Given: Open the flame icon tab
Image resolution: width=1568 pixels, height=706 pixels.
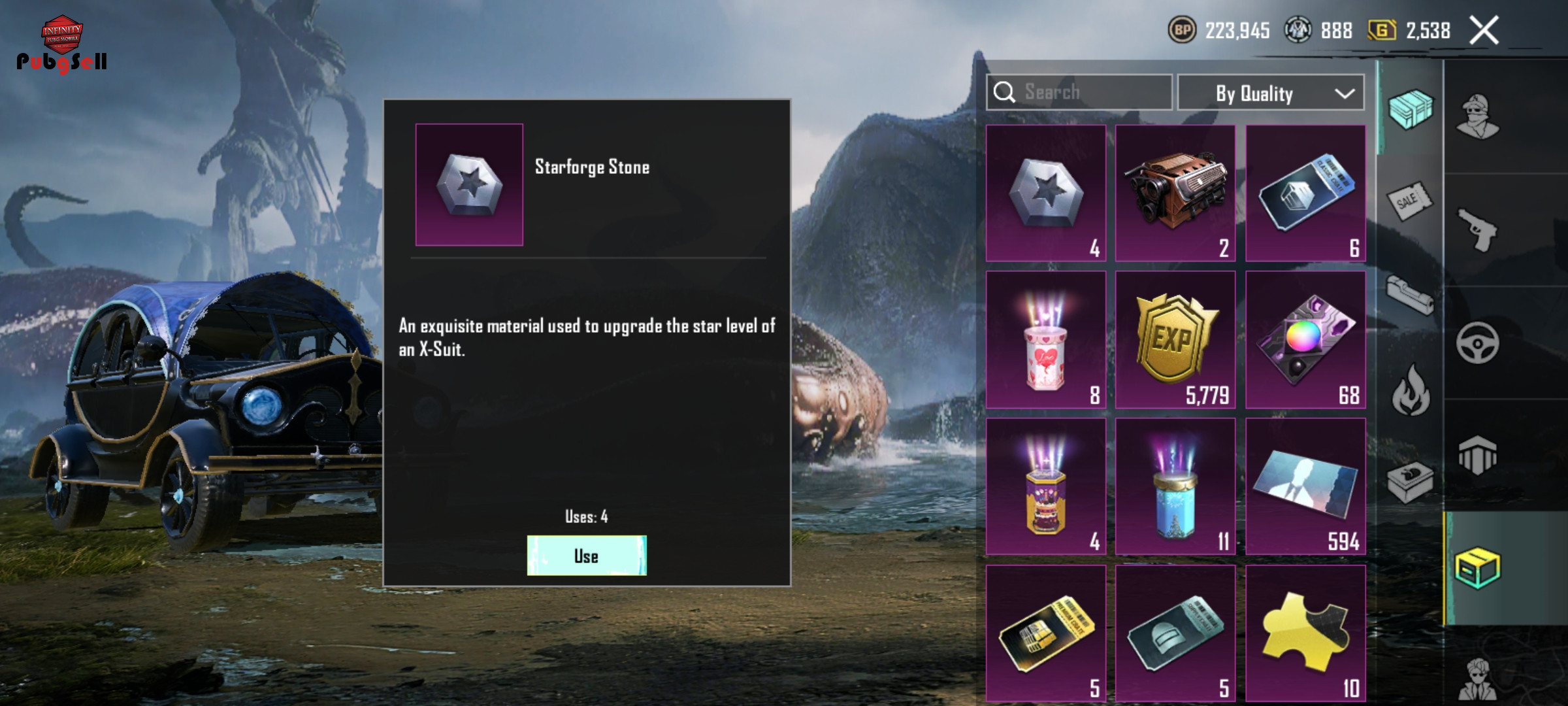Looking at the screenshot, I should coord(1411,390).
